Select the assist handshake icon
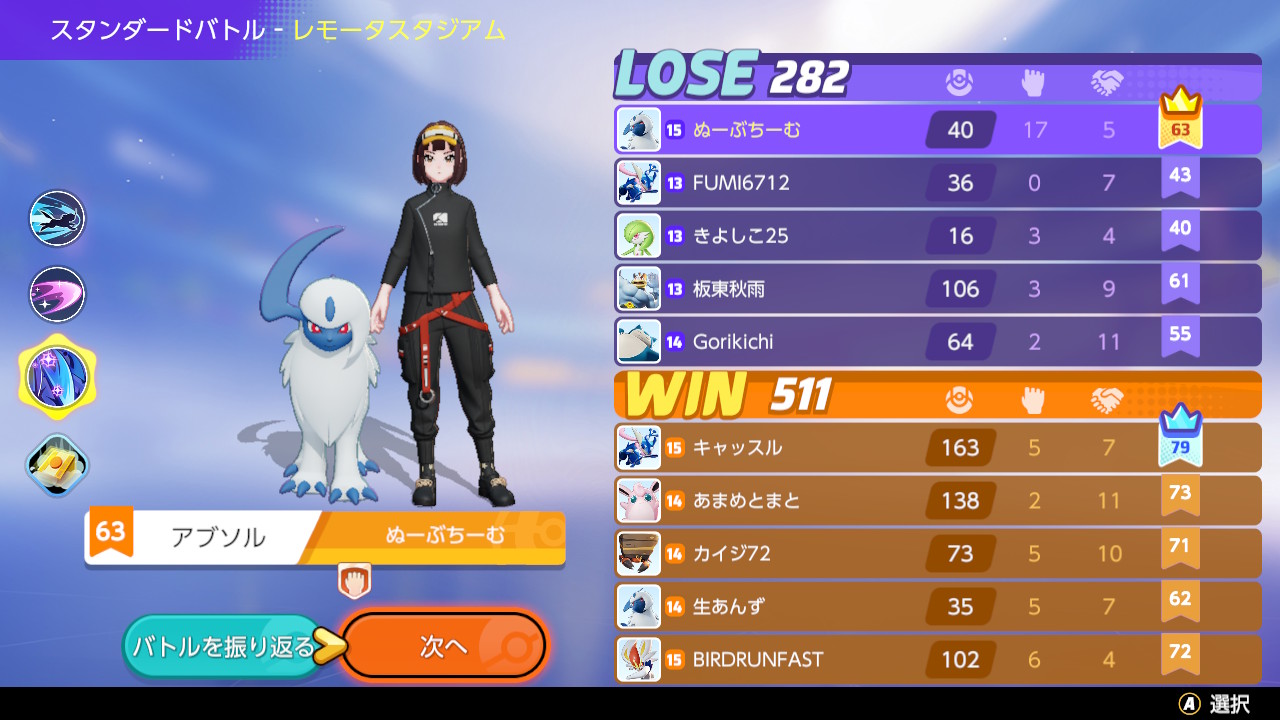 (x=1108, y=84)
